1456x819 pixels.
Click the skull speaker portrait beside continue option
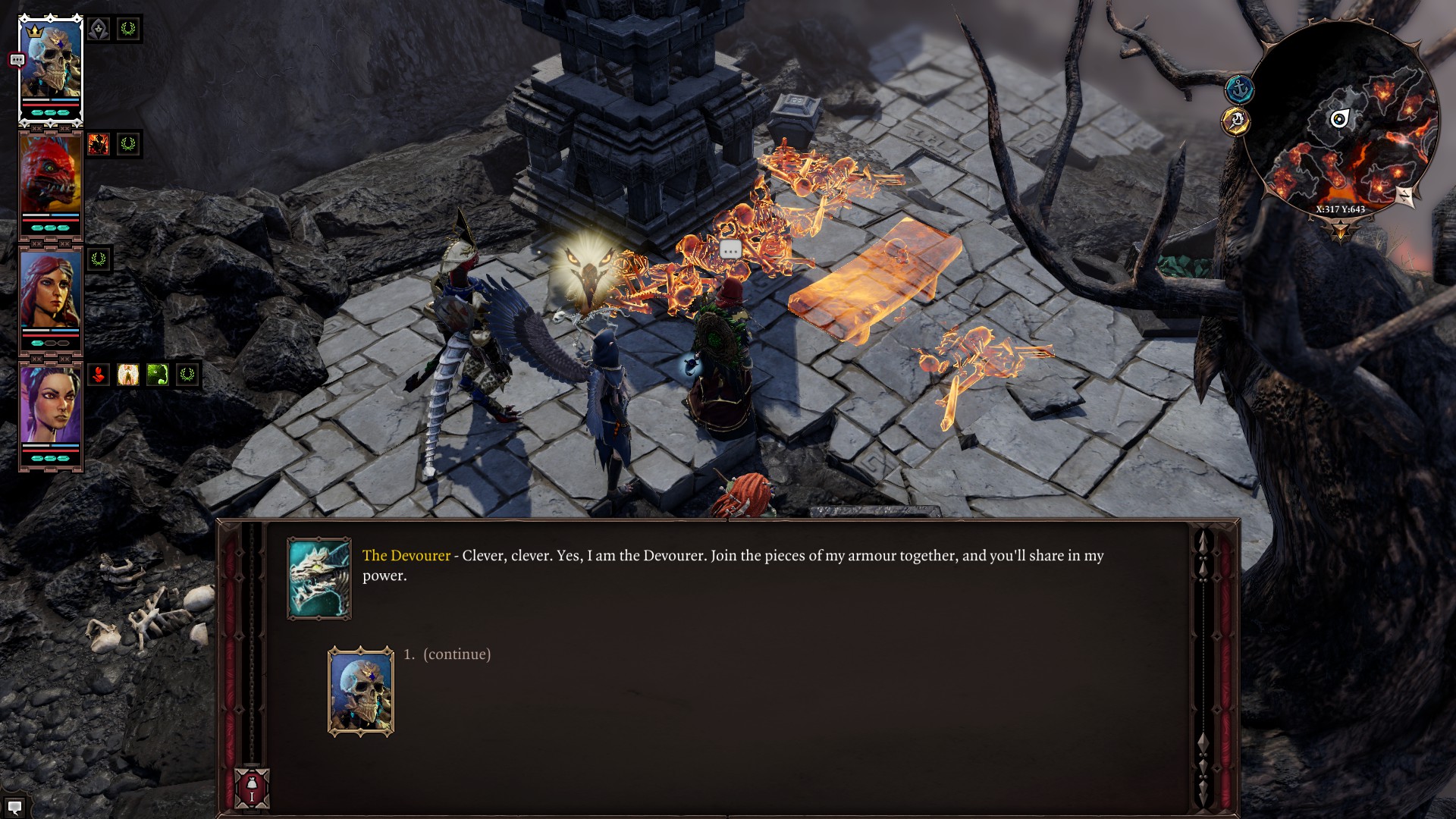point(361,691)
